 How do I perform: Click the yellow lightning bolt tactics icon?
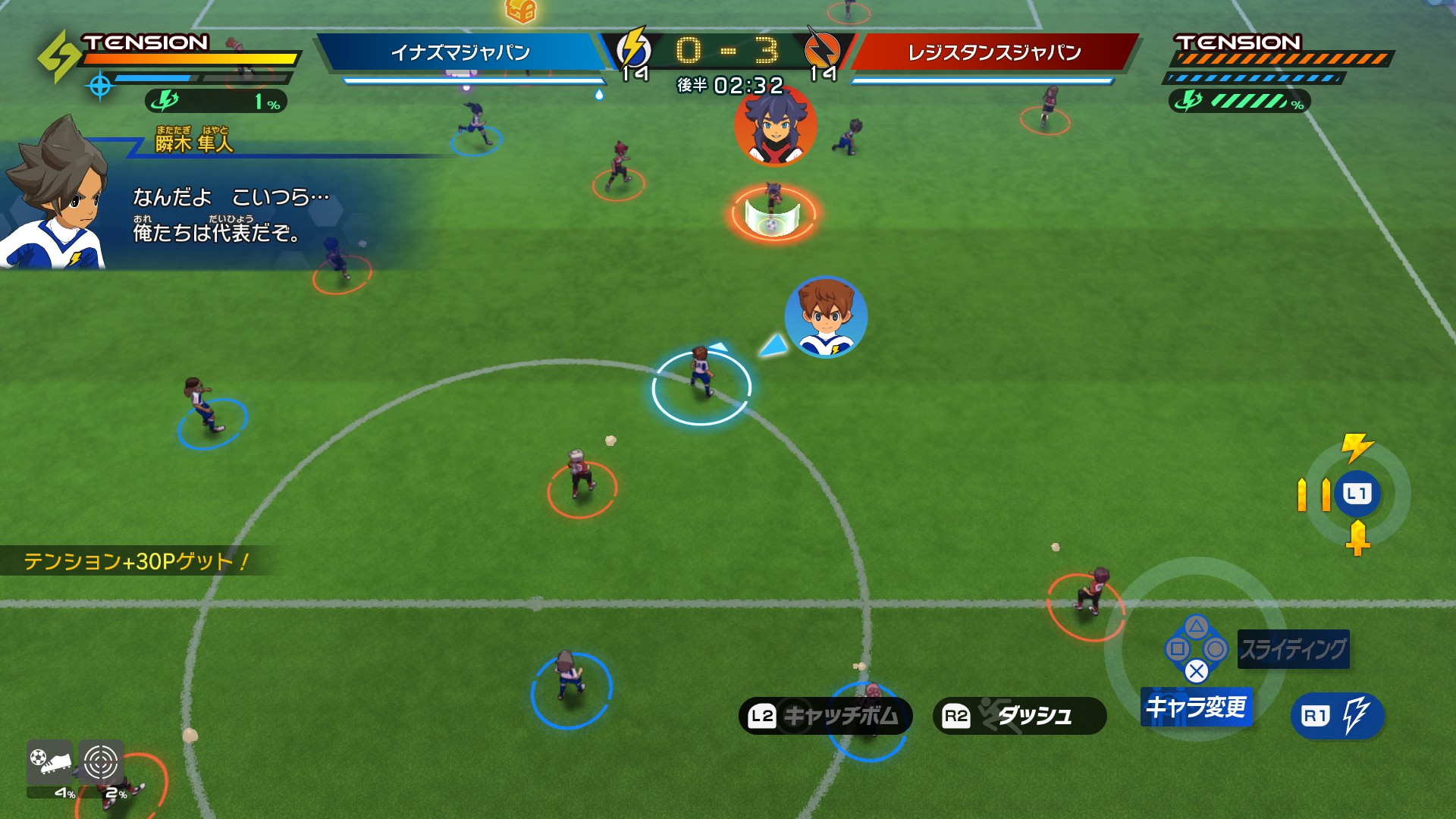click(1356, 447)
